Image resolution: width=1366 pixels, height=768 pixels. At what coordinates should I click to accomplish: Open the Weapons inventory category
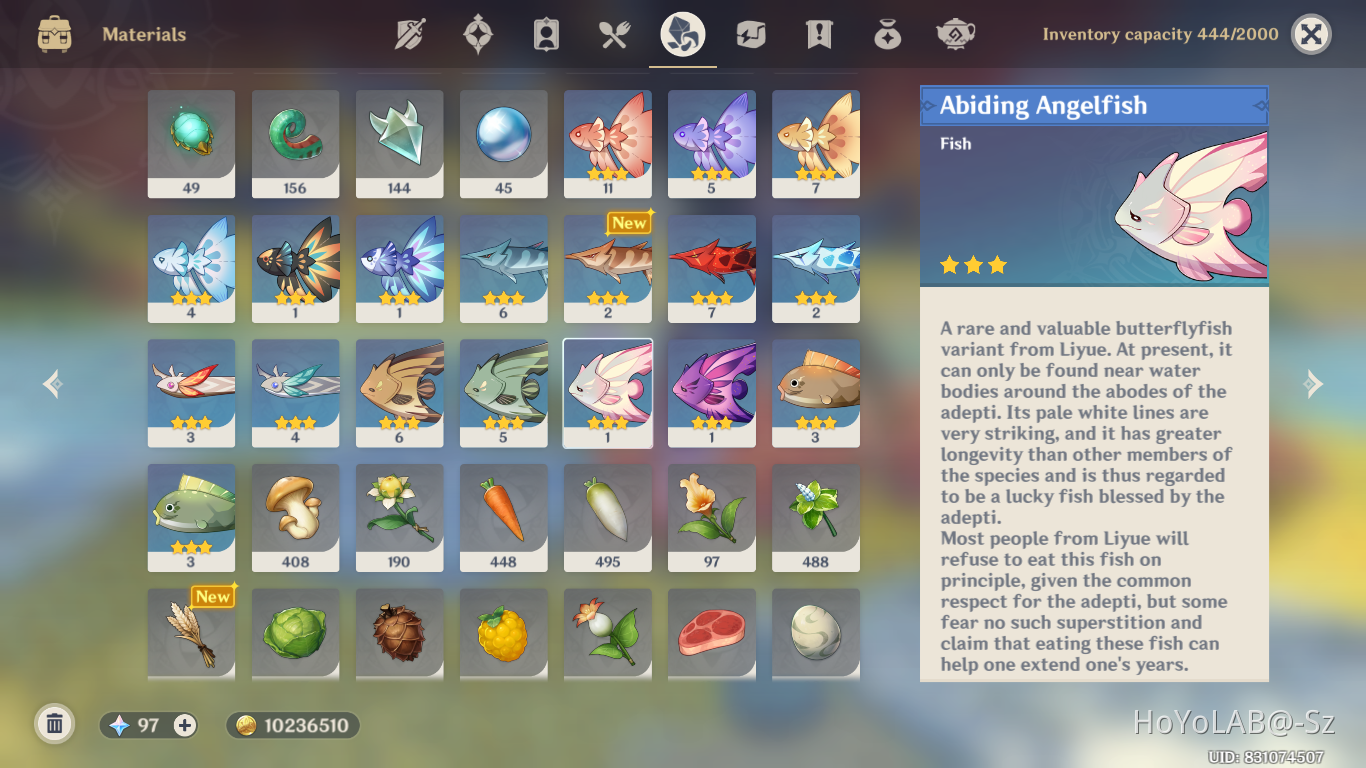(x=410, y=33)
